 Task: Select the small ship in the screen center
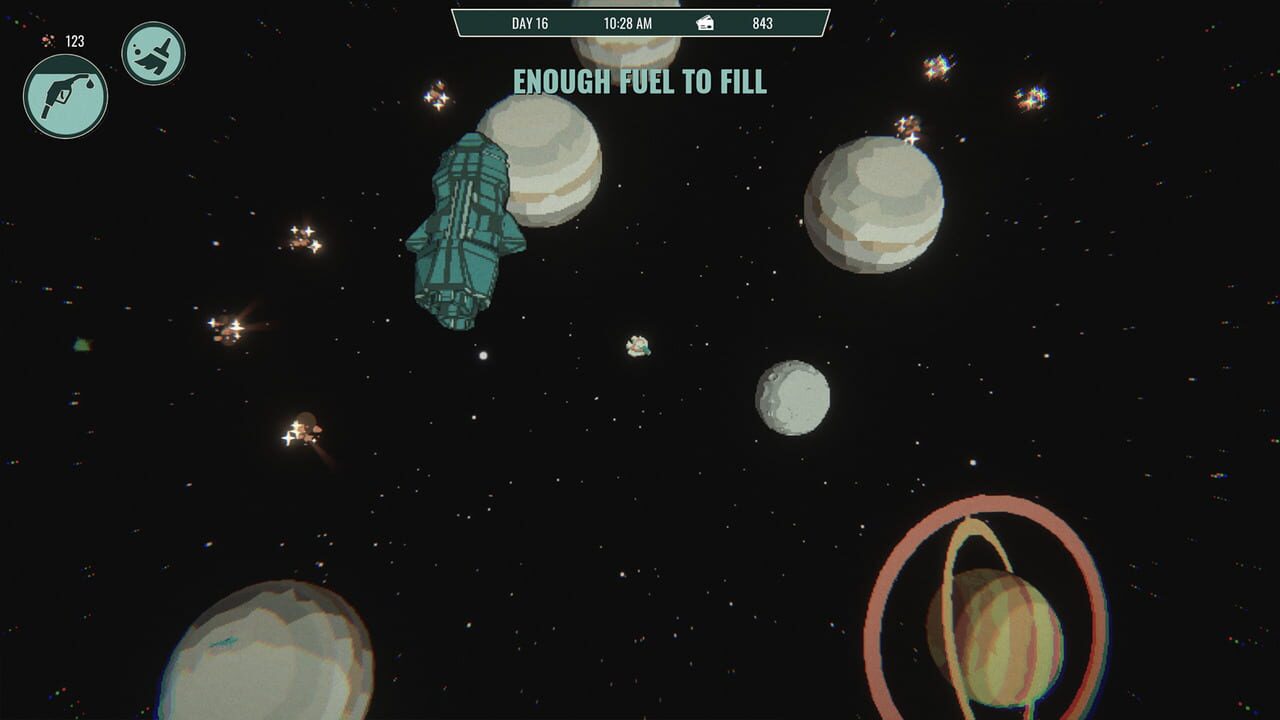(x=636, y=348)
